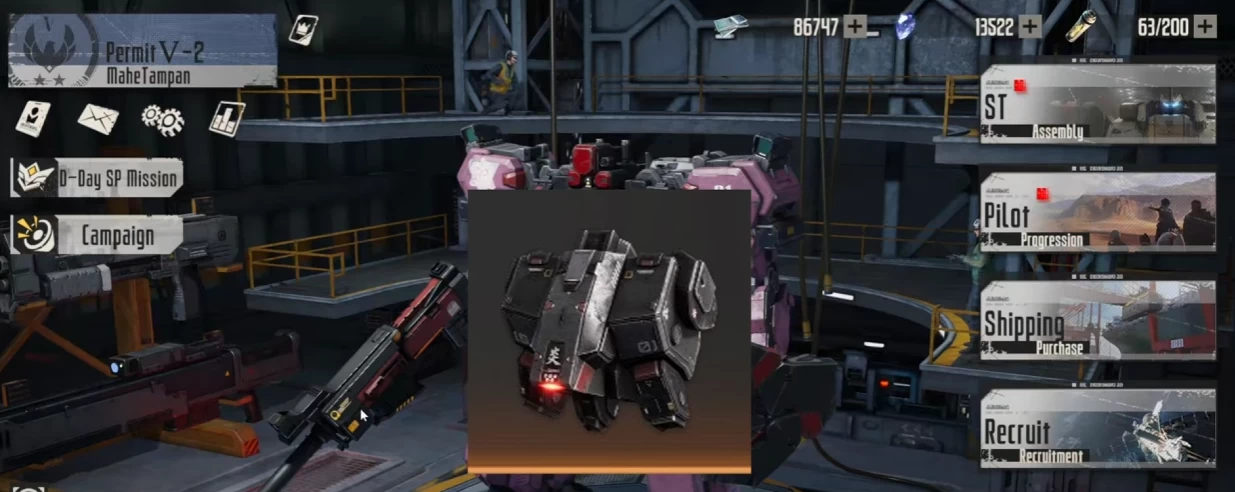Open the ST Assembly menu
The width and height of the screenshot is (1235, 492).
pyautogui.click(x=1097, y=104)
